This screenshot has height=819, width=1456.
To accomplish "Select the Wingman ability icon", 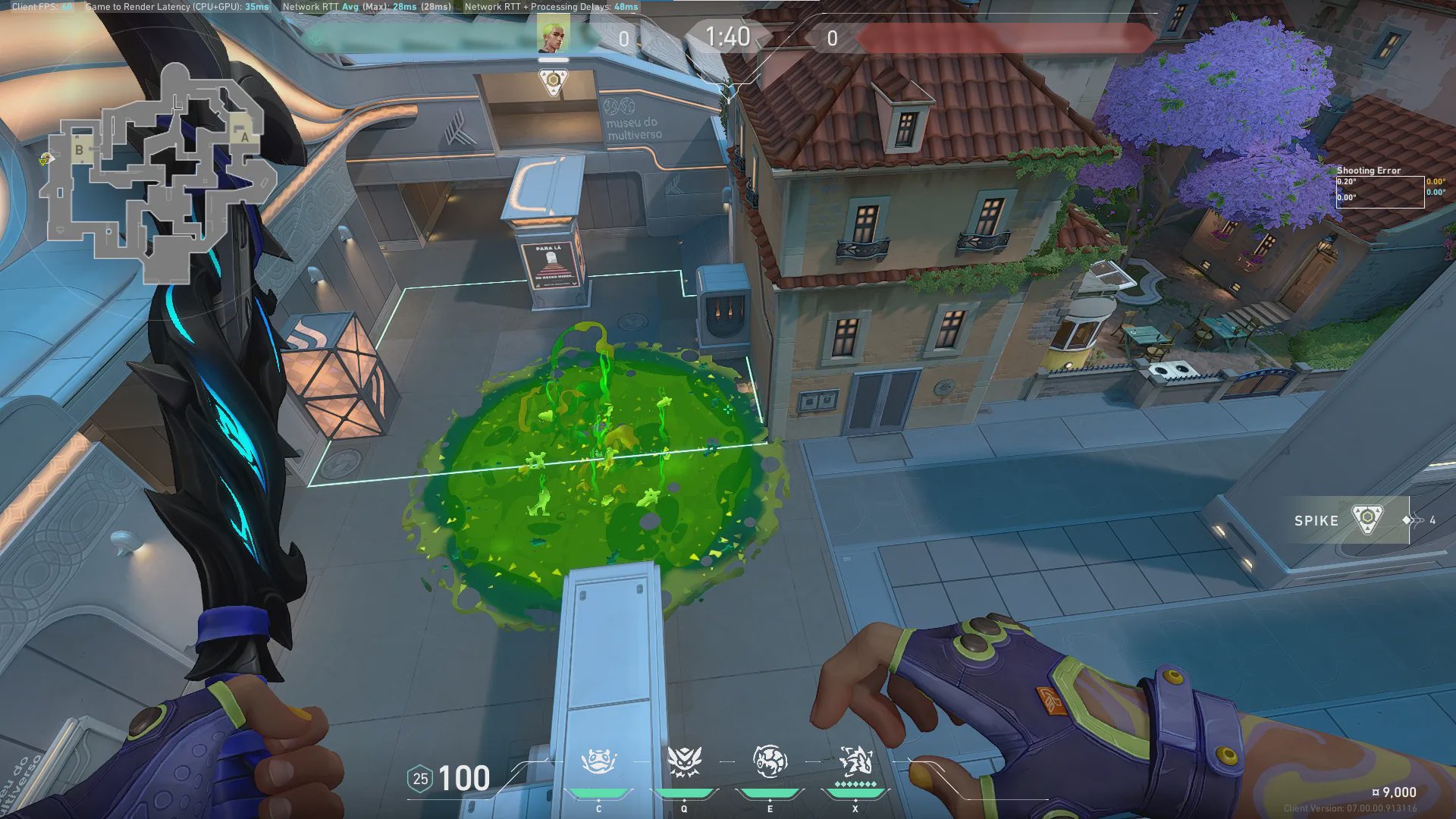I will pyautogui.click(x=683, y=762).
